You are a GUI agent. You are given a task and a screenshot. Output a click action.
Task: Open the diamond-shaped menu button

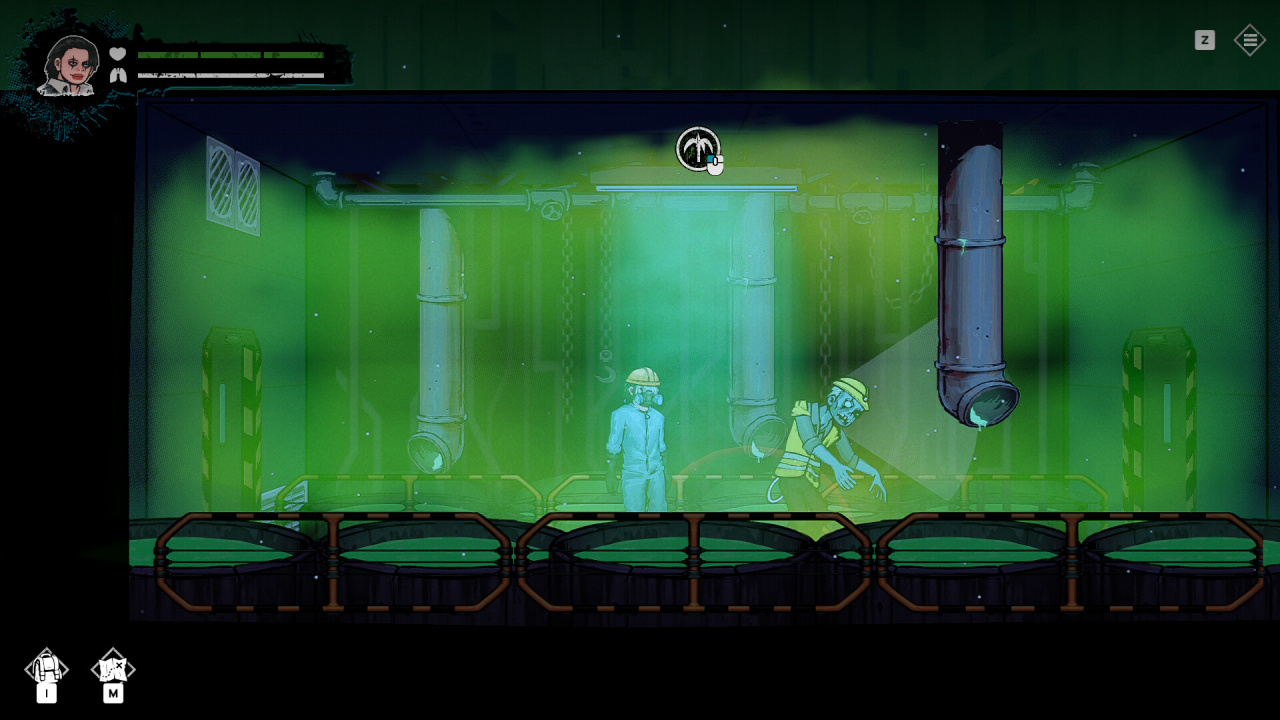pyautogui.click(x=1250, y=40)
